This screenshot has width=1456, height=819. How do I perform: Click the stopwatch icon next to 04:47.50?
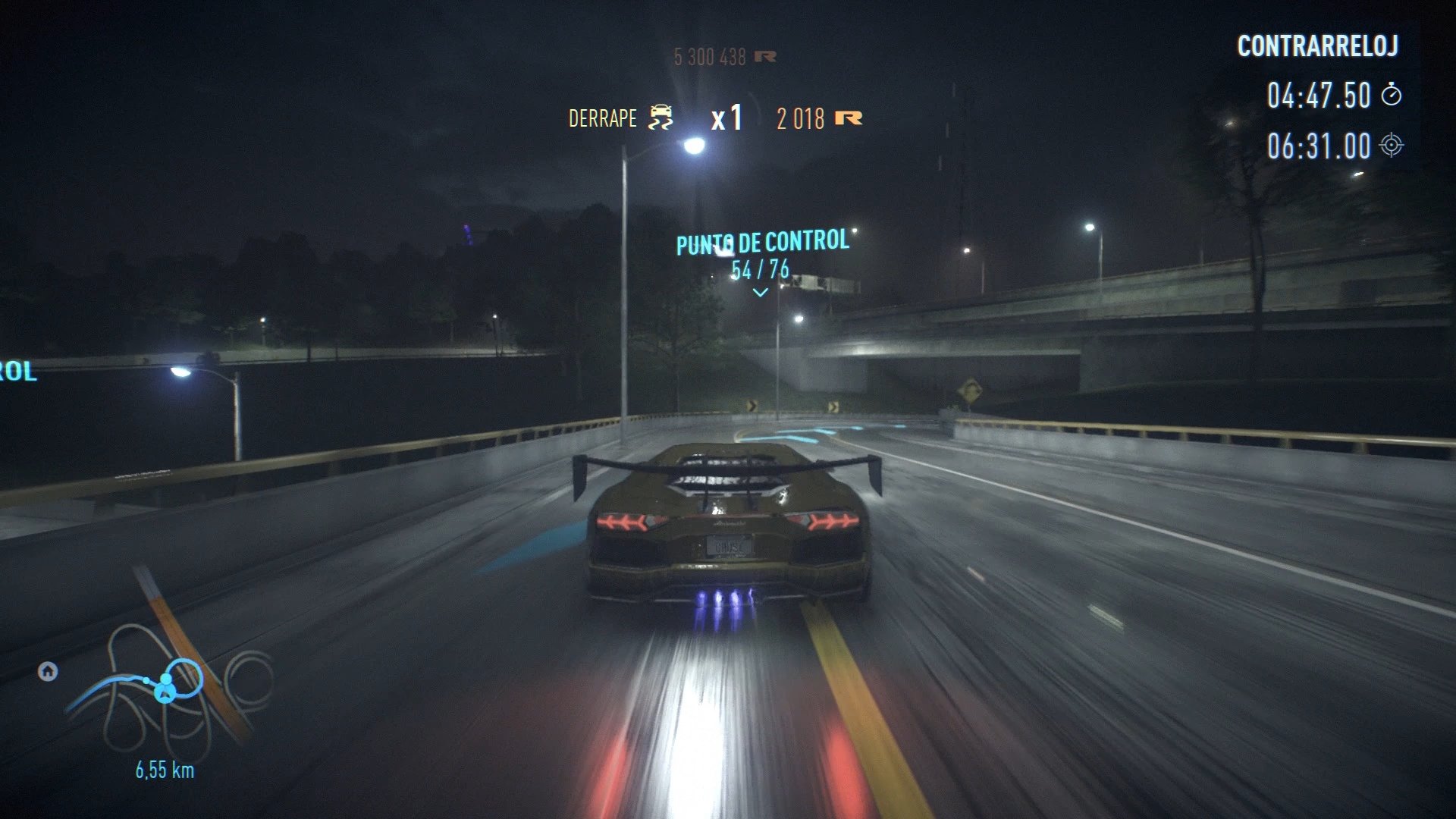pos(1393,96)
